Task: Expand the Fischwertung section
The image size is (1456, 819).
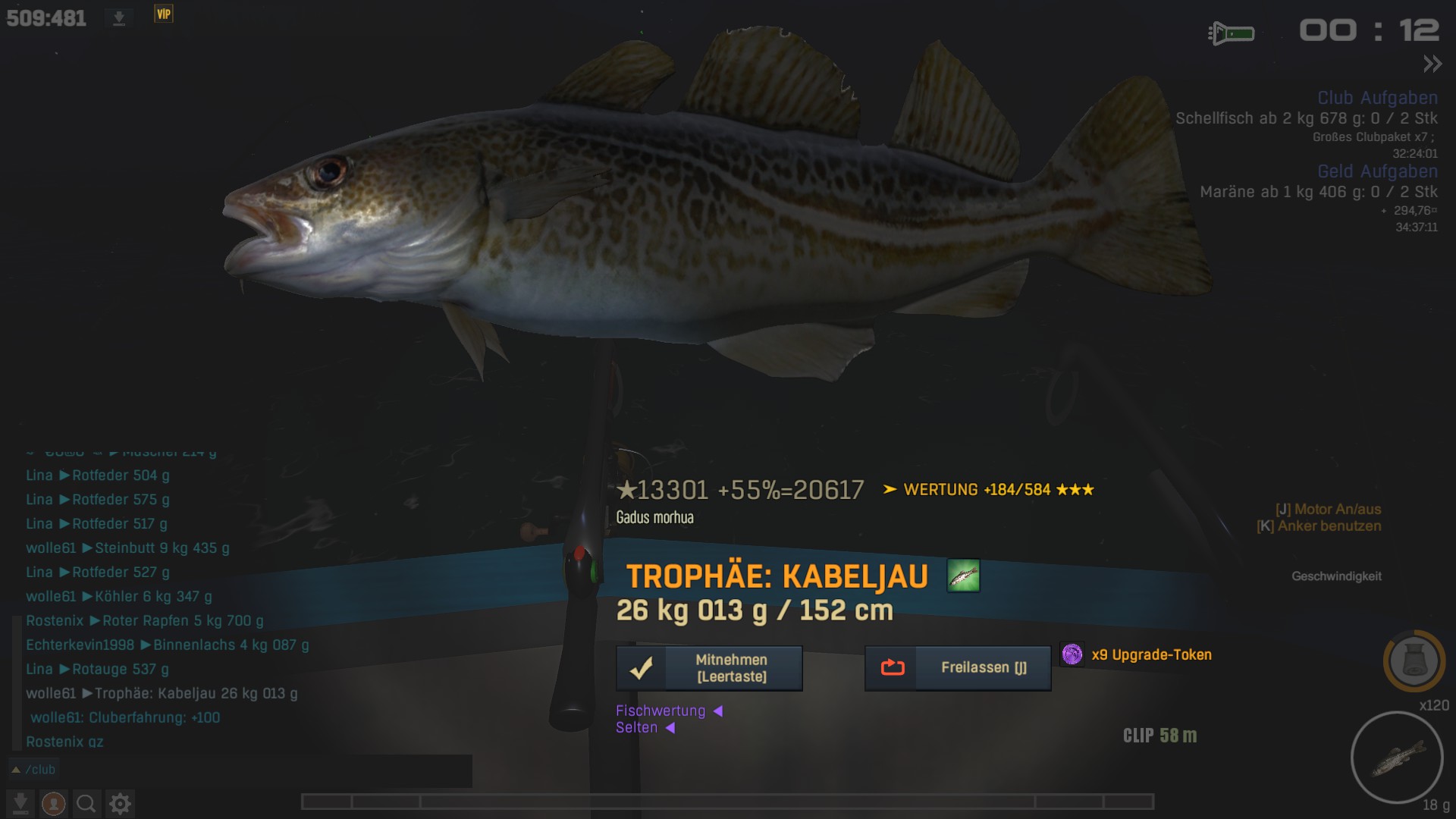Action: (x=669, y=711)
